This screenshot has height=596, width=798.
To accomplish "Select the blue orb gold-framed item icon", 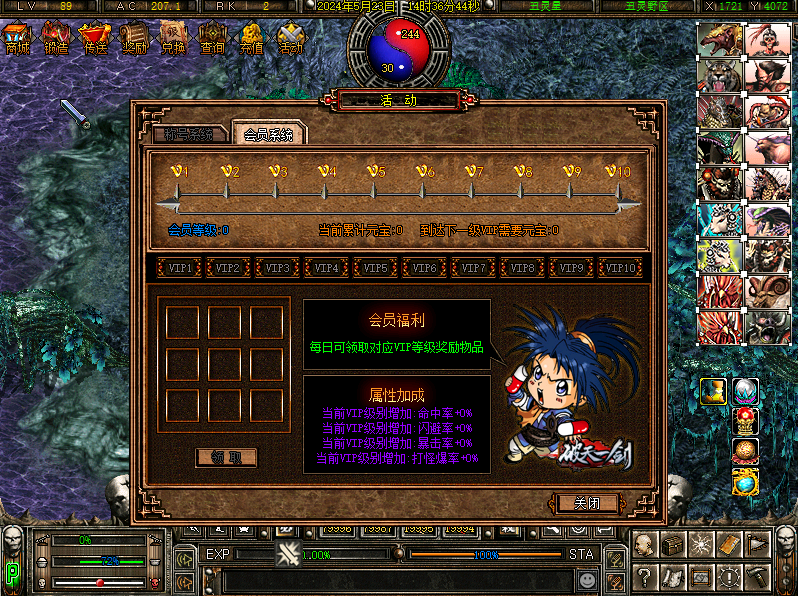I will pyautogui.click(x=745, y=482).
